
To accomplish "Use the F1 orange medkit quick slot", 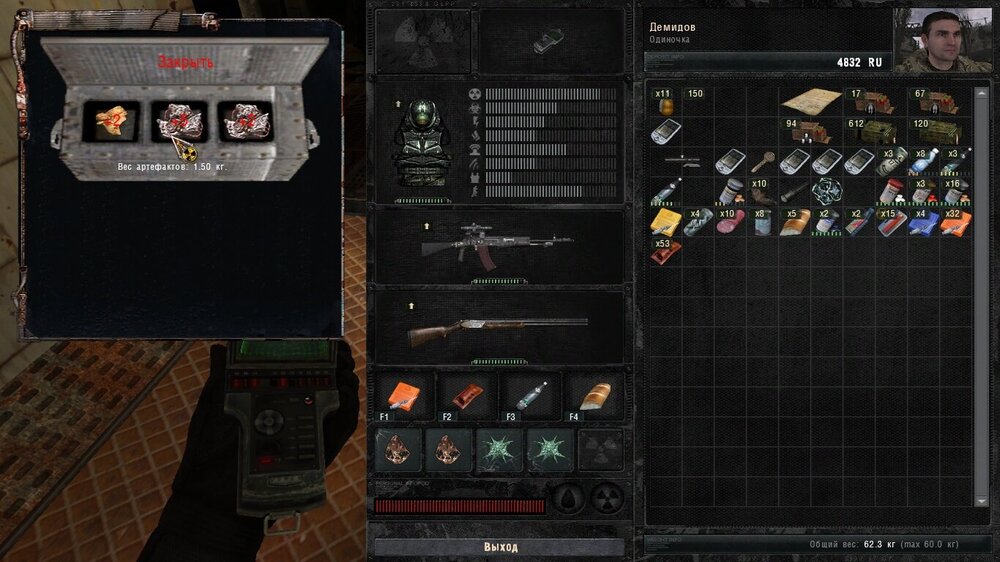I will (x=401, y=395).
